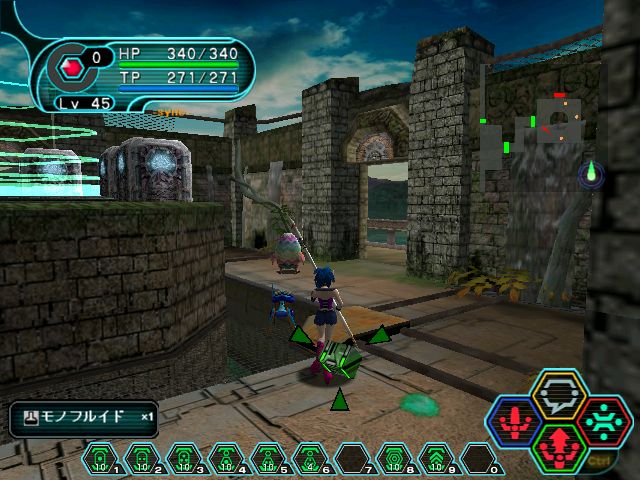Image resolution: width=640 pixels, height=480 pixels.
Task: Select hotbar slot 1 technique
Action: point(100,459)
